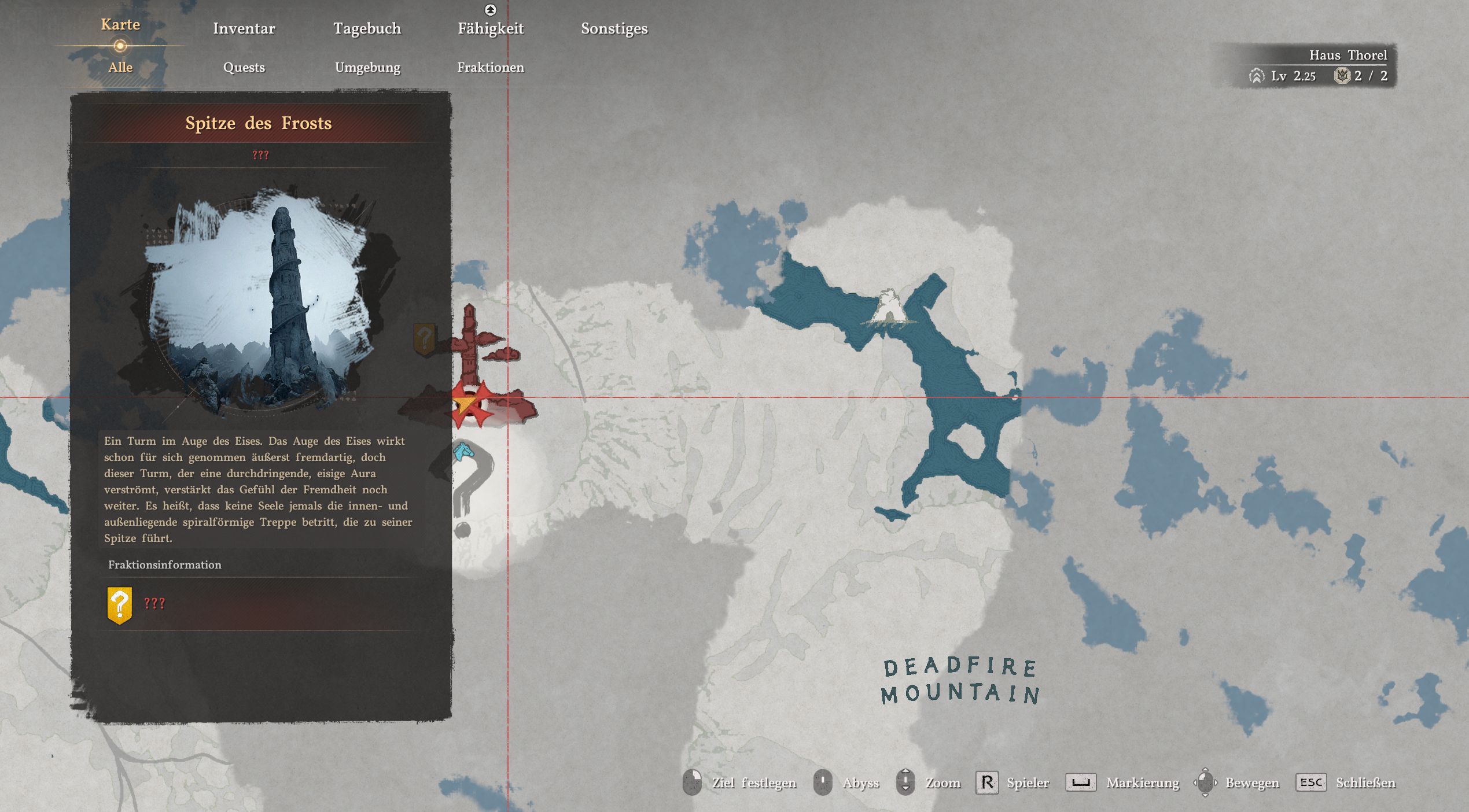Open the Karte tab
The height and width of the screenshot is (812, 1469).
coord(120,25)
